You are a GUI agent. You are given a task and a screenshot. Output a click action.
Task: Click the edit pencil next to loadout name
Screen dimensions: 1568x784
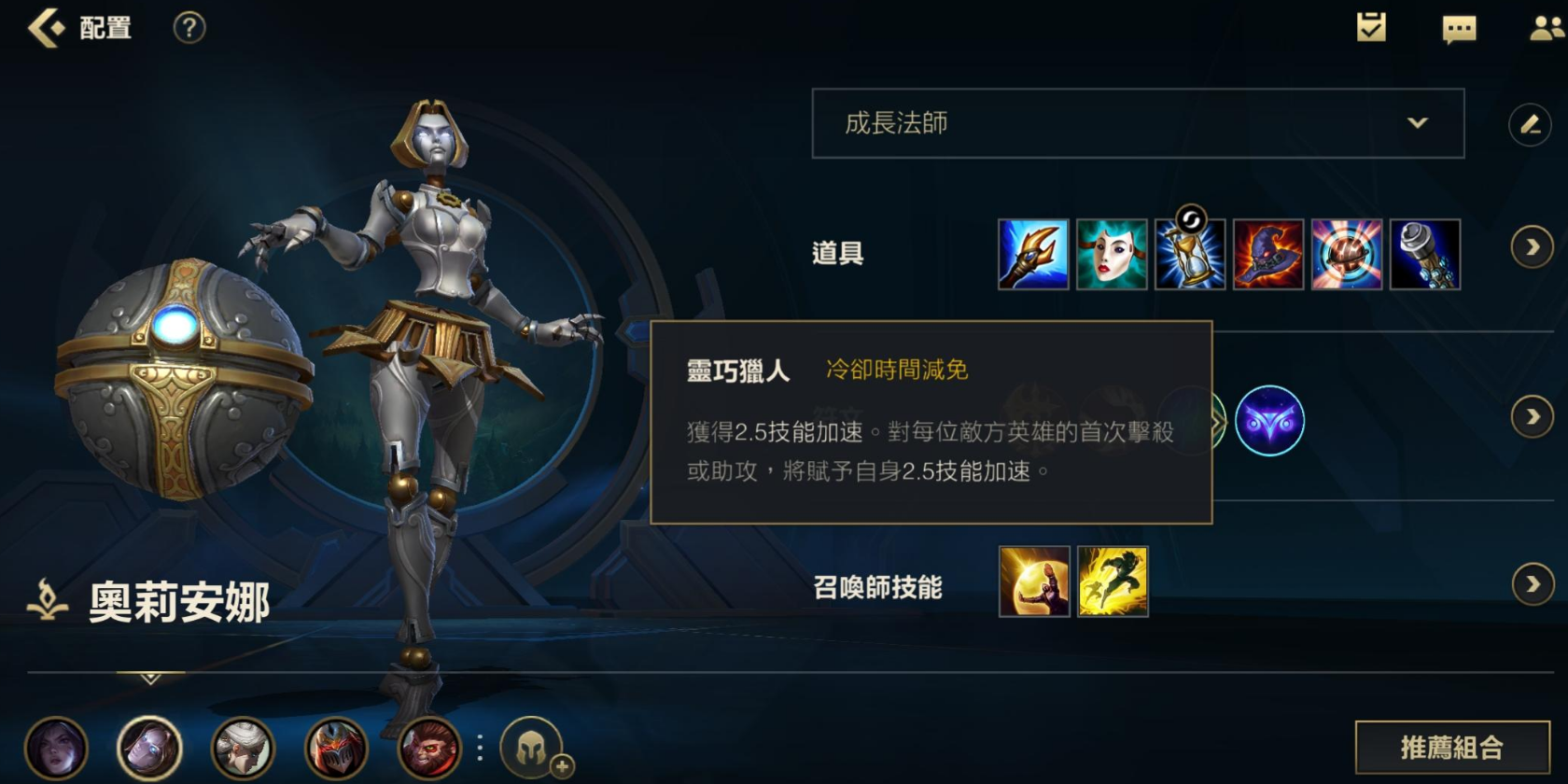point(1529,124)
